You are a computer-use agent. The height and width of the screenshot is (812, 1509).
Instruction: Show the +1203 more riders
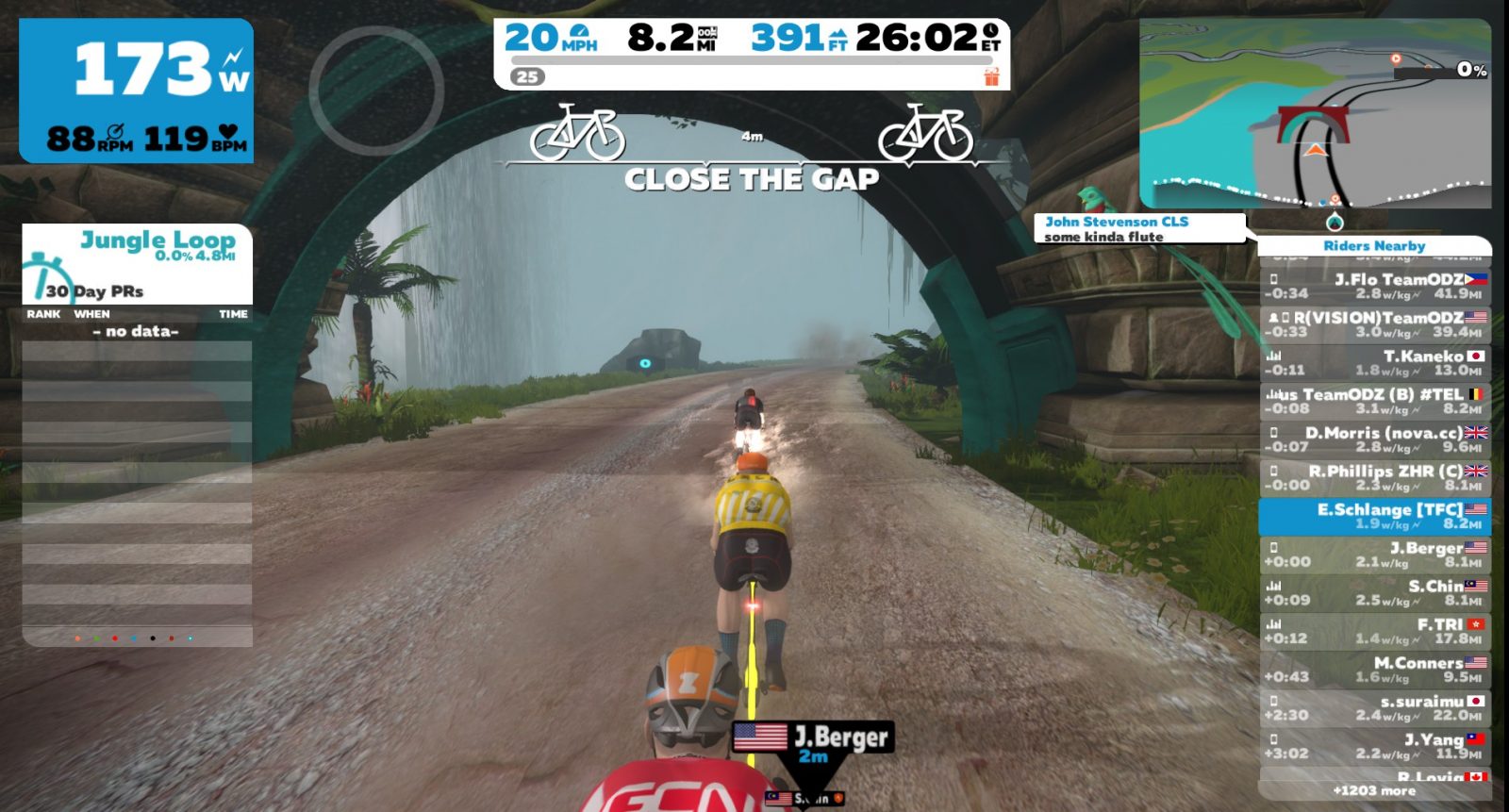1374,790
